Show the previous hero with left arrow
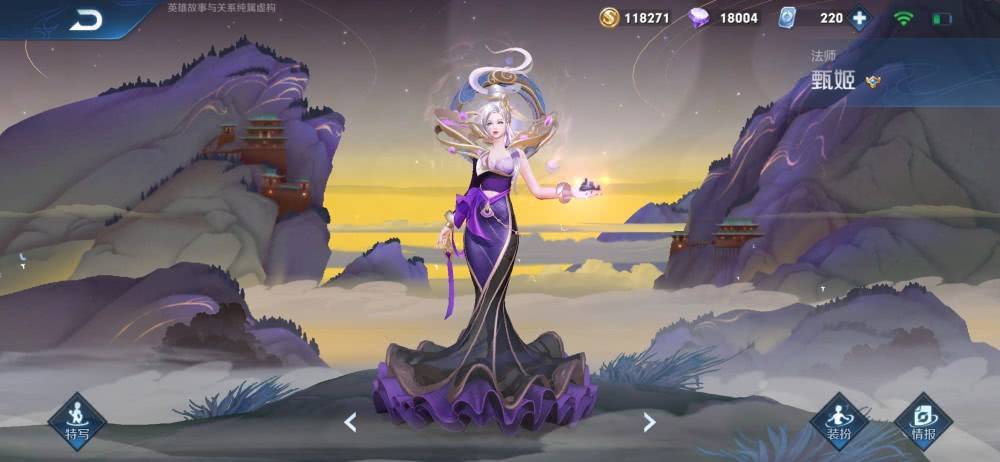Screen dimensions: 1000x462 (x=350, y=422)
